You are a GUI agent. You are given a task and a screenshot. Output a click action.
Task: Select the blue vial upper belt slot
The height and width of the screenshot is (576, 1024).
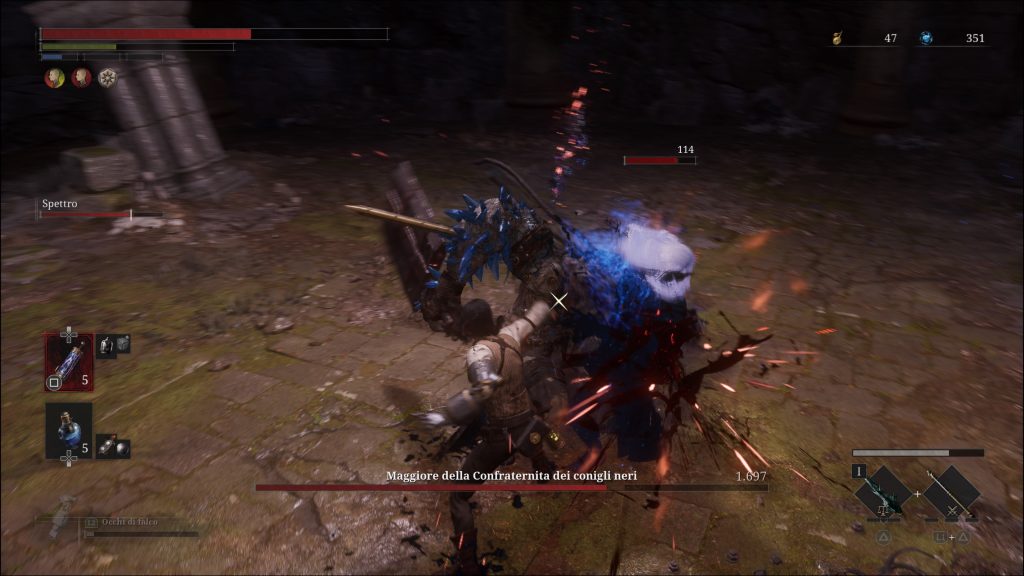tap(68, 361)
